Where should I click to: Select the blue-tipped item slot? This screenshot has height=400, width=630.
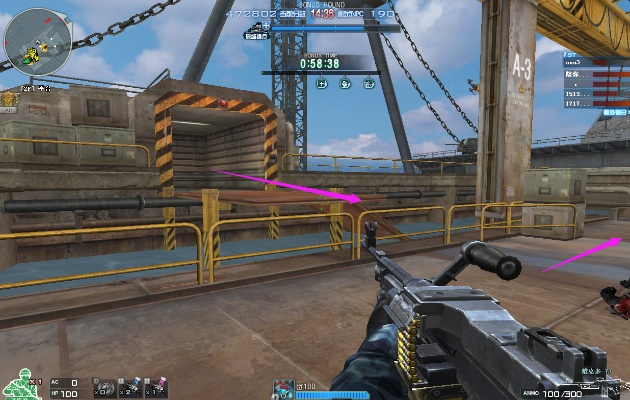[x=130, y=385]
